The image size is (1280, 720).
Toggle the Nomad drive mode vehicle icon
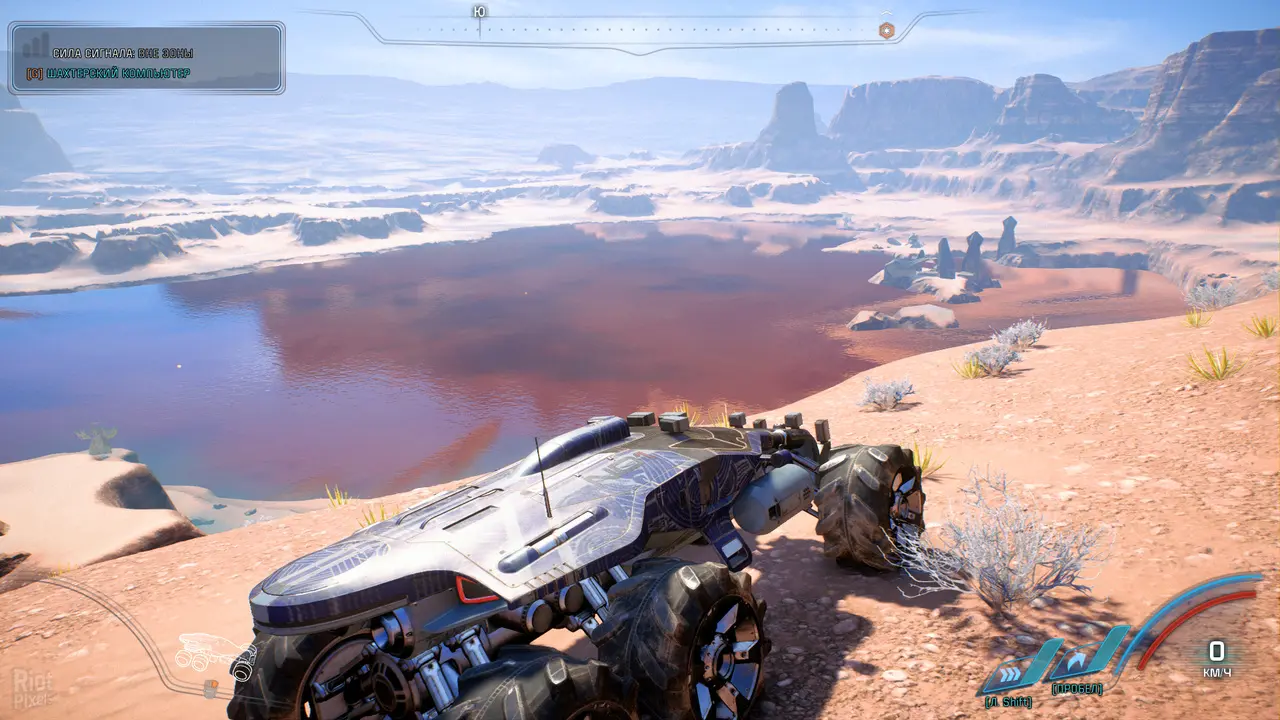click(199, 654)
